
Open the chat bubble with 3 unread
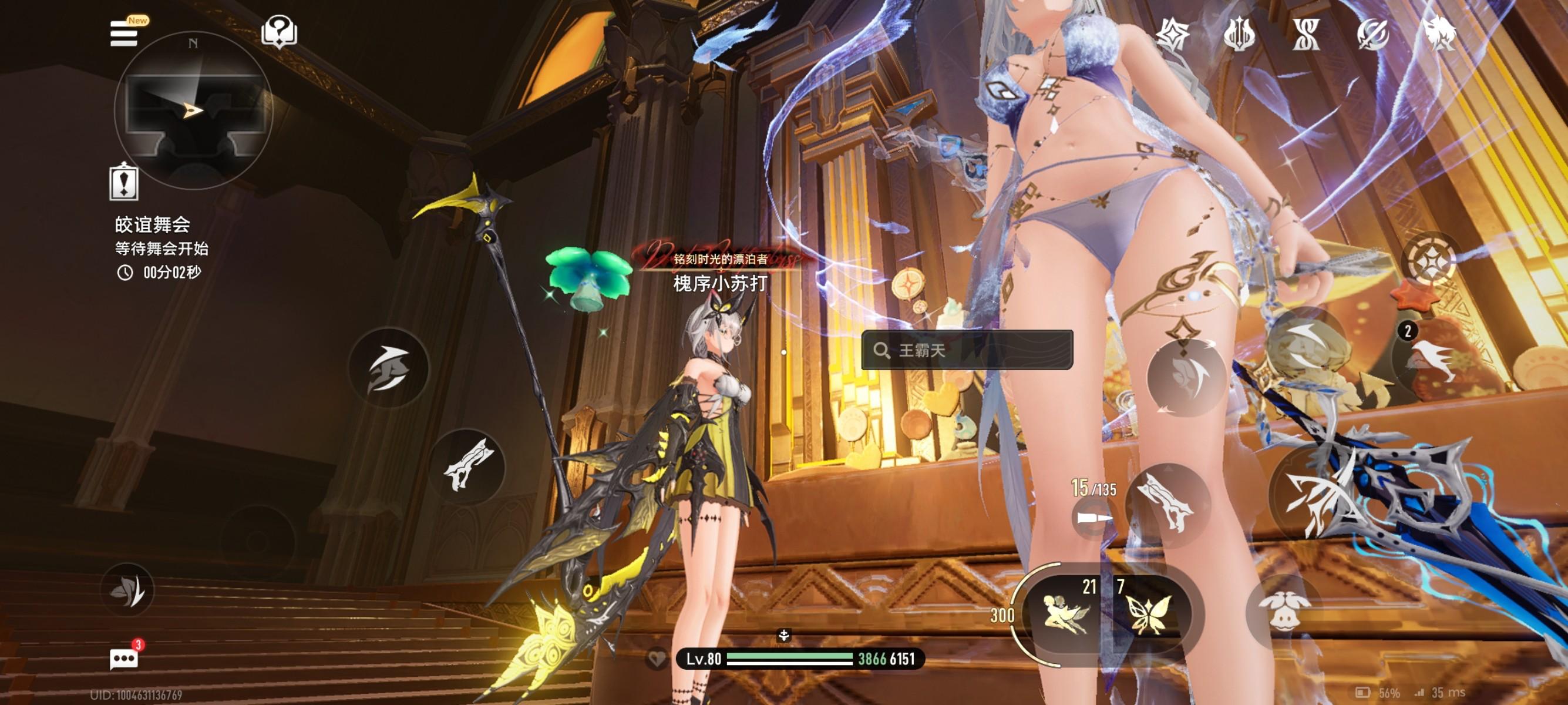(123, 659)
